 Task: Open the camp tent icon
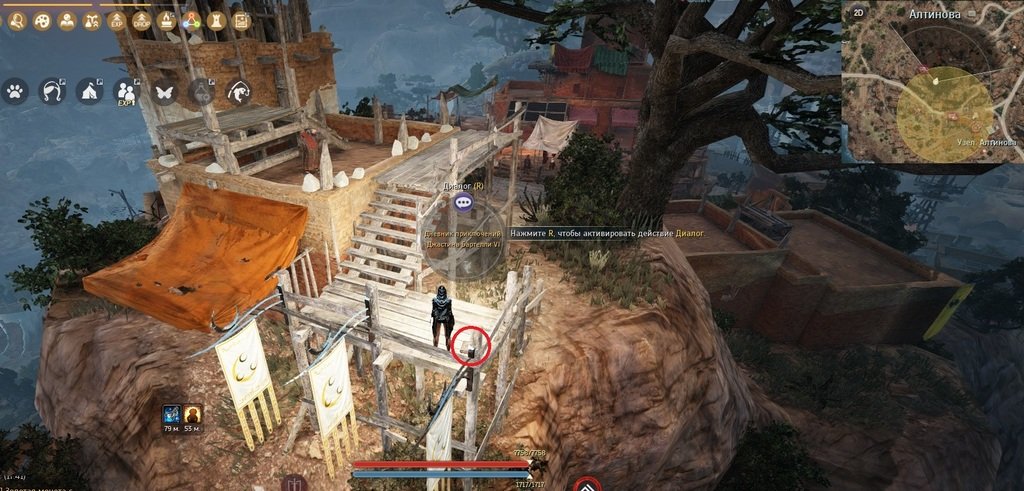[88, 92]
